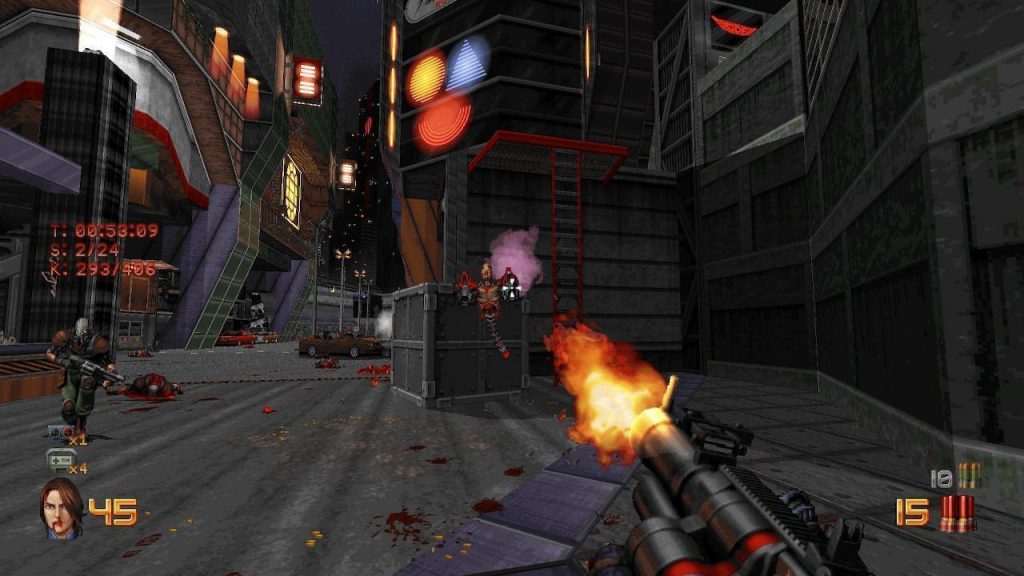The height and width of the screenshot is (576, 1024).
Task: Select the red shotgun shells ammo icon
Action: 957,512
